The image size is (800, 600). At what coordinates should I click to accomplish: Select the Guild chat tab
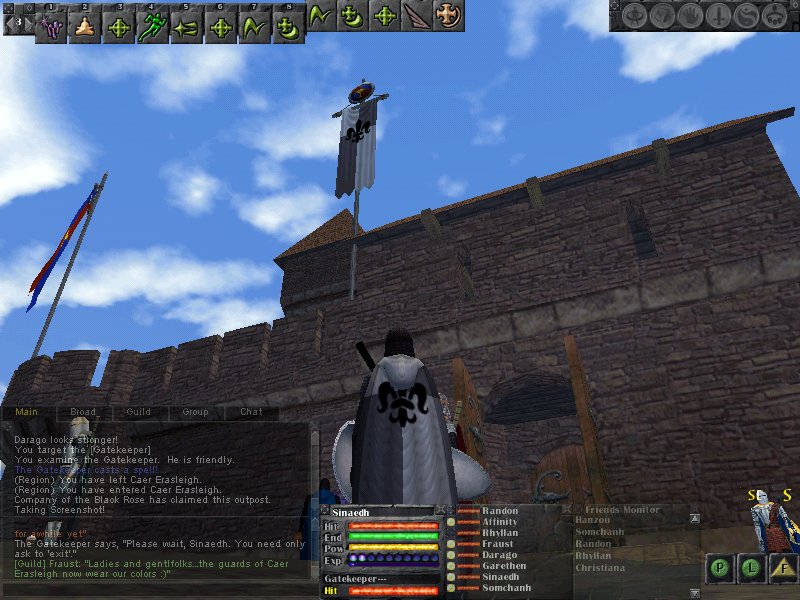pyautogui.click(x=139, y=411)
